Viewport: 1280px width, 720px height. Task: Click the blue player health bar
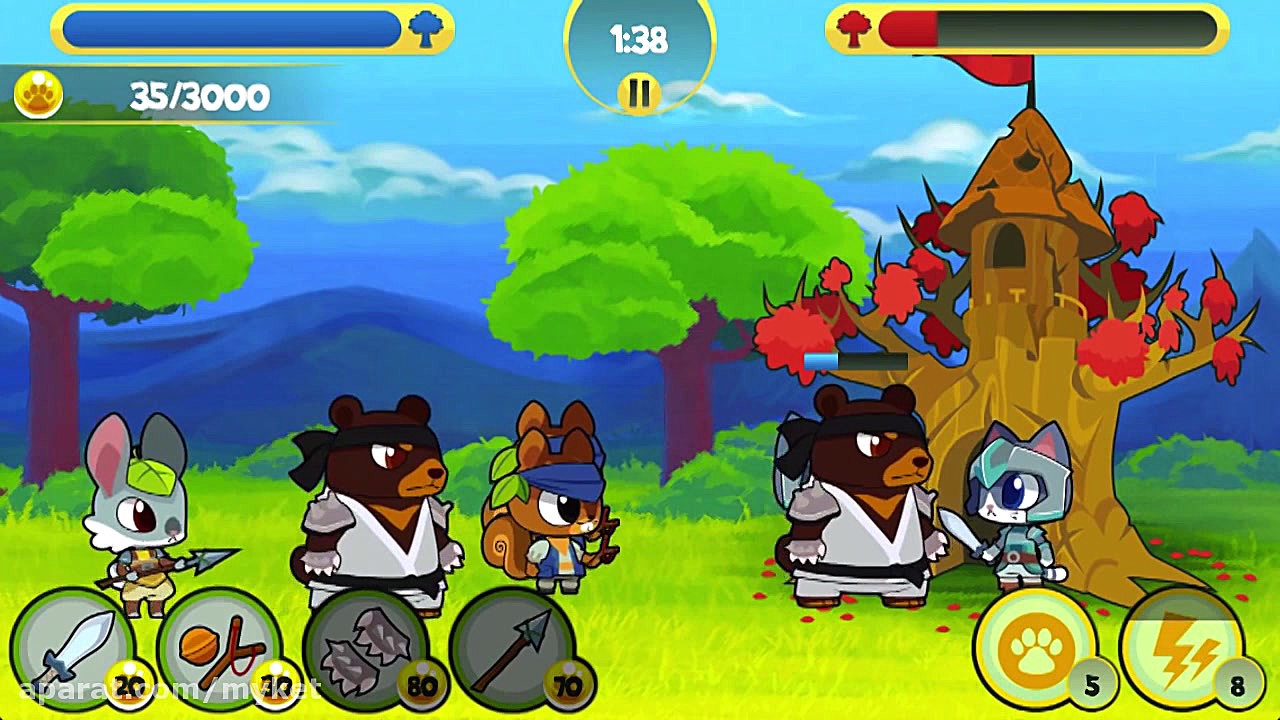point(230,29)
